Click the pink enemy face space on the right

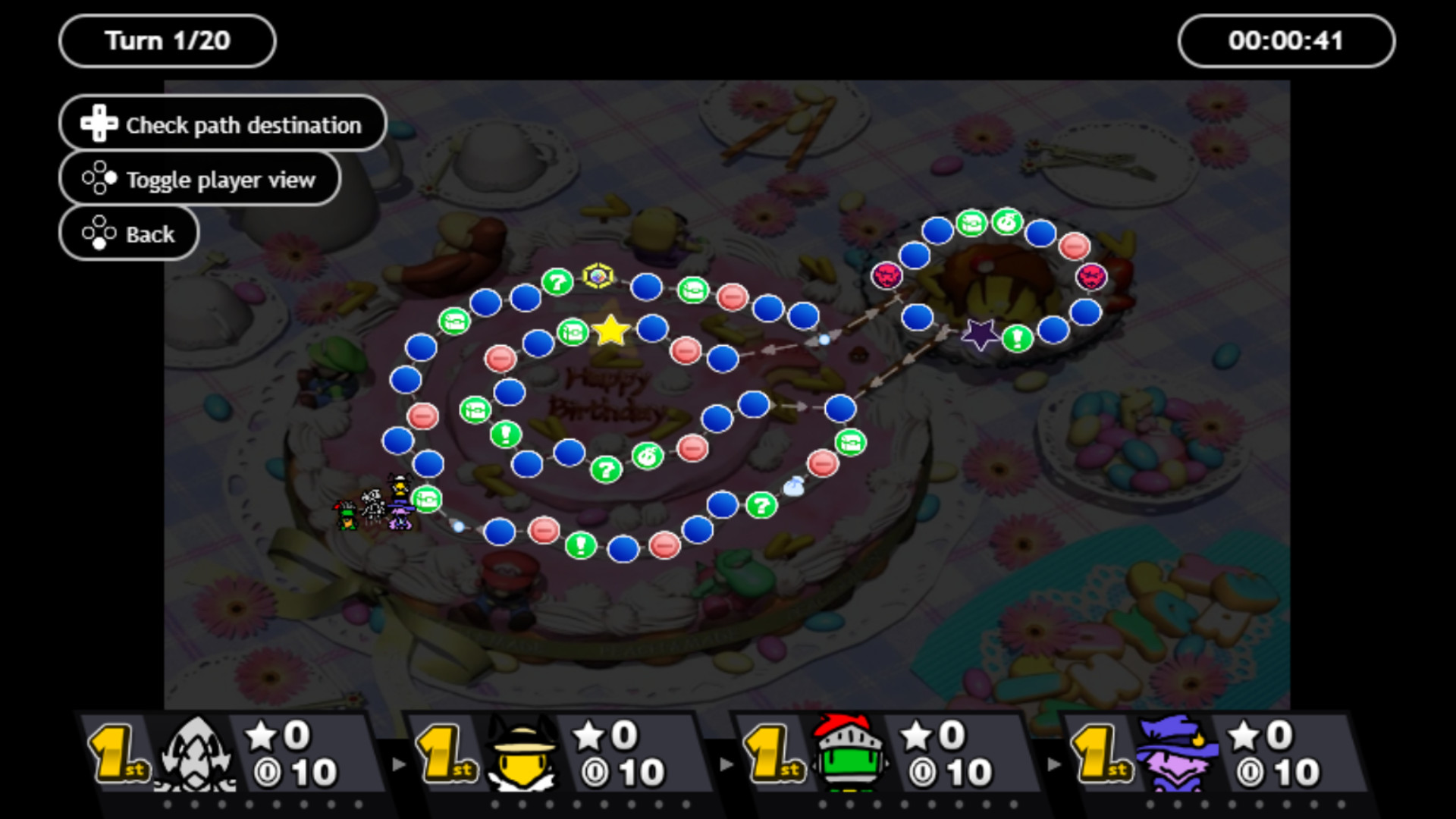point(1092,275)
